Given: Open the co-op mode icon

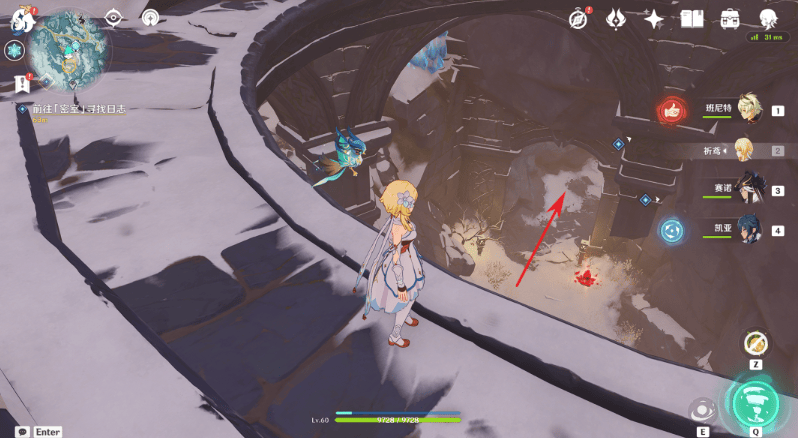Looking at the screenshot, I should coord(150,18).
